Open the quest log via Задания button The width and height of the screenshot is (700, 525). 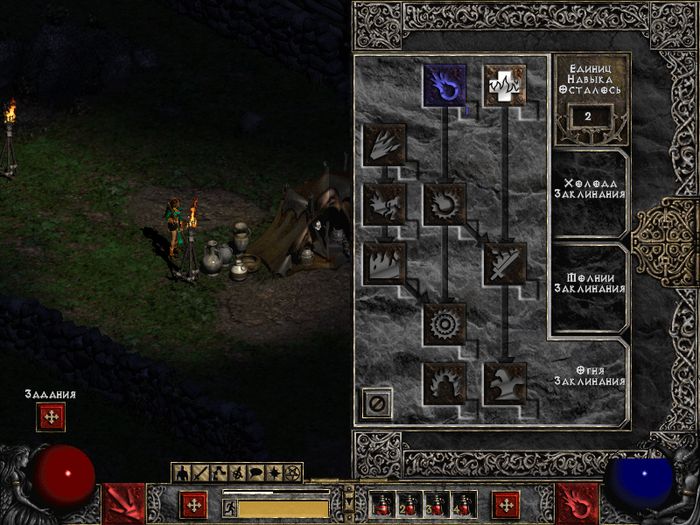[51, 416]
